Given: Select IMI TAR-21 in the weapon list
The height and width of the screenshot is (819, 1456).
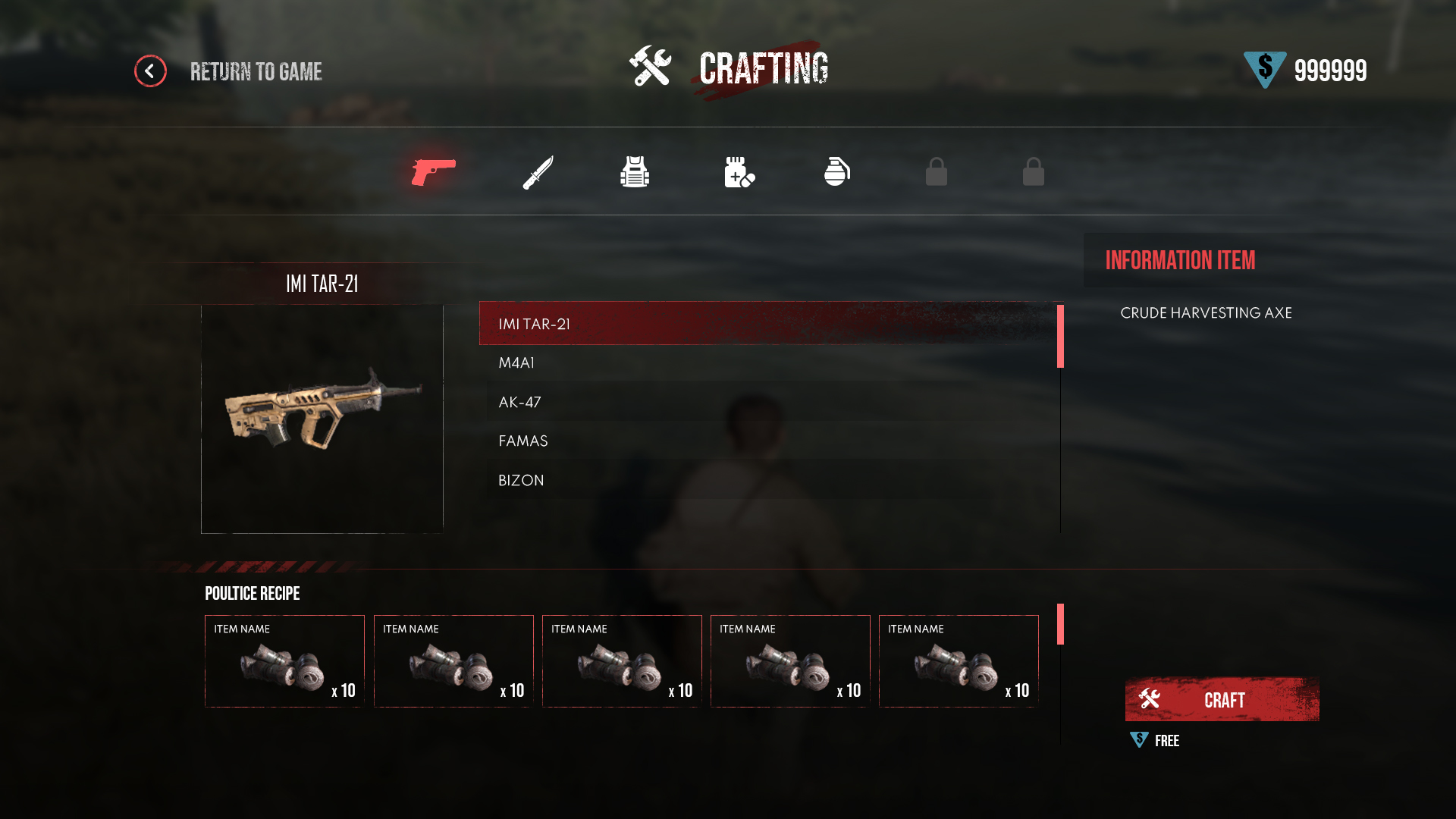Looking at the screenshot, I should (766, 324).
